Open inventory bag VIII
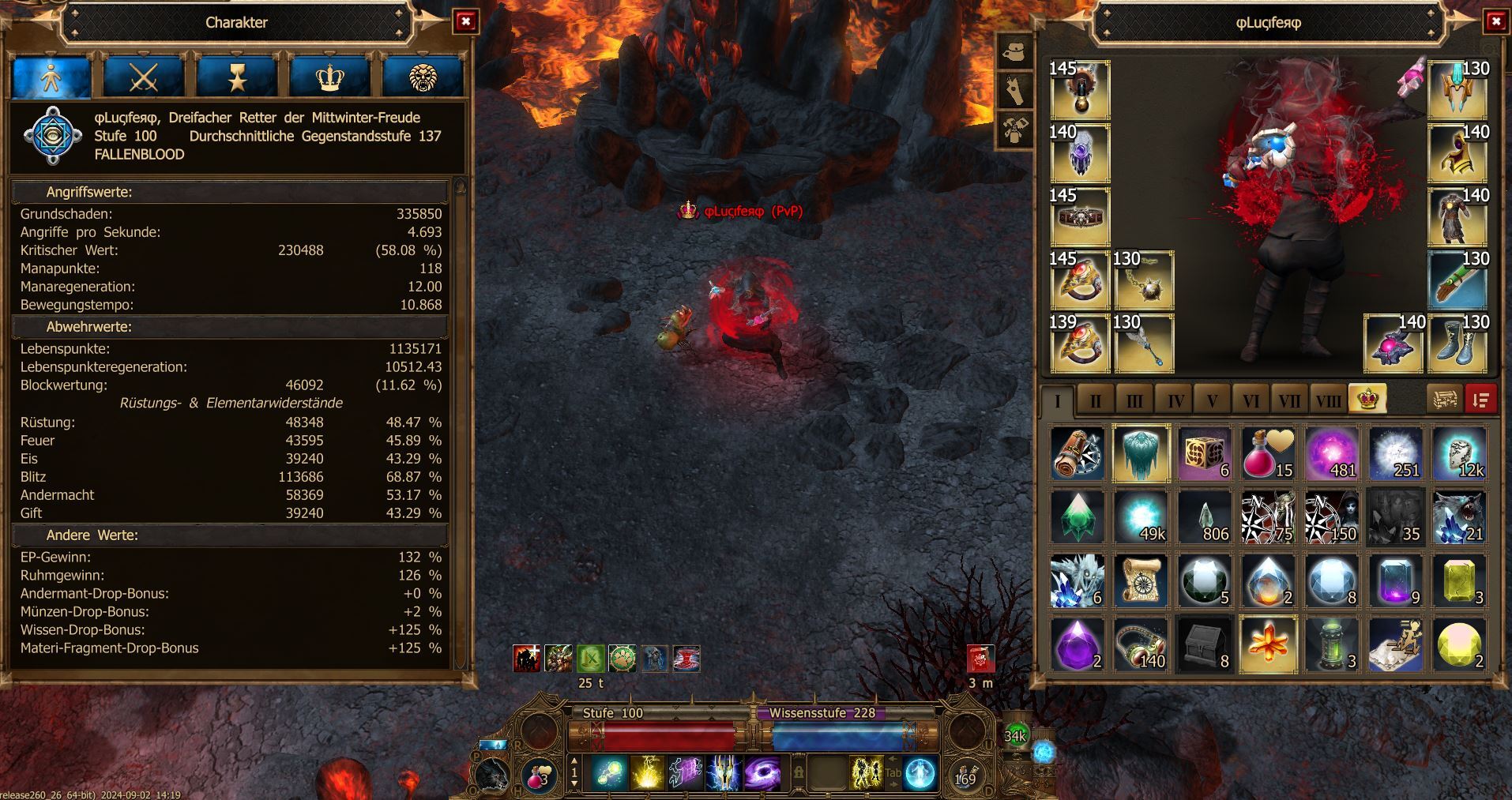This screenshot has width=1512, height=800. [1328, 400]
